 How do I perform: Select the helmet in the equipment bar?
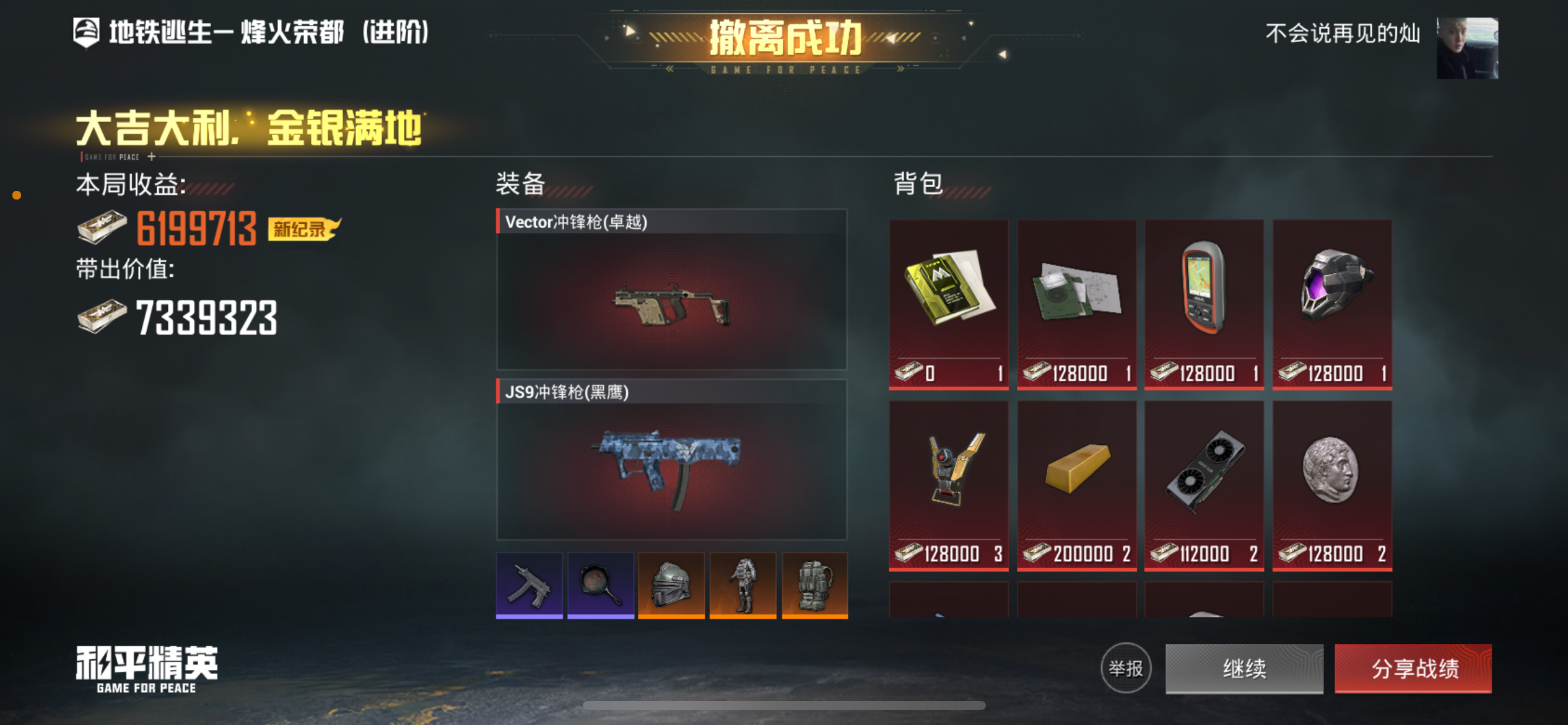[671, 585]
